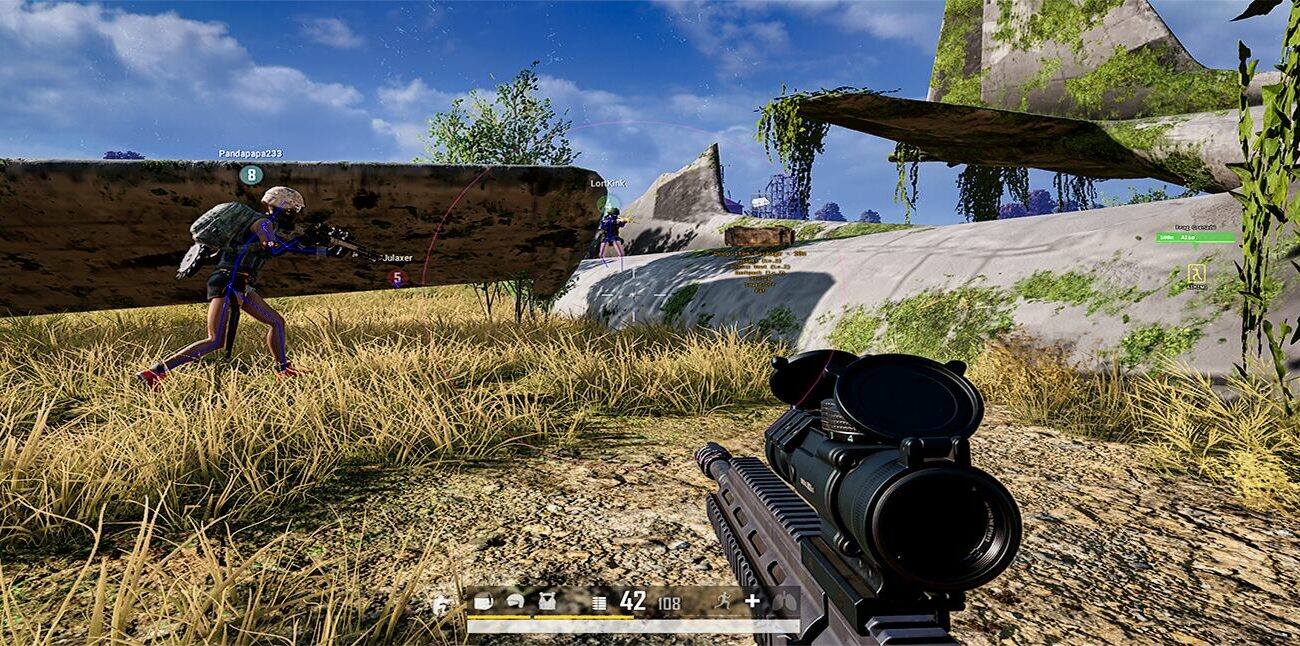This screenshot has height=646, width=1300.
Task: Click the white plus healing icon
Action: coord(753,601)
